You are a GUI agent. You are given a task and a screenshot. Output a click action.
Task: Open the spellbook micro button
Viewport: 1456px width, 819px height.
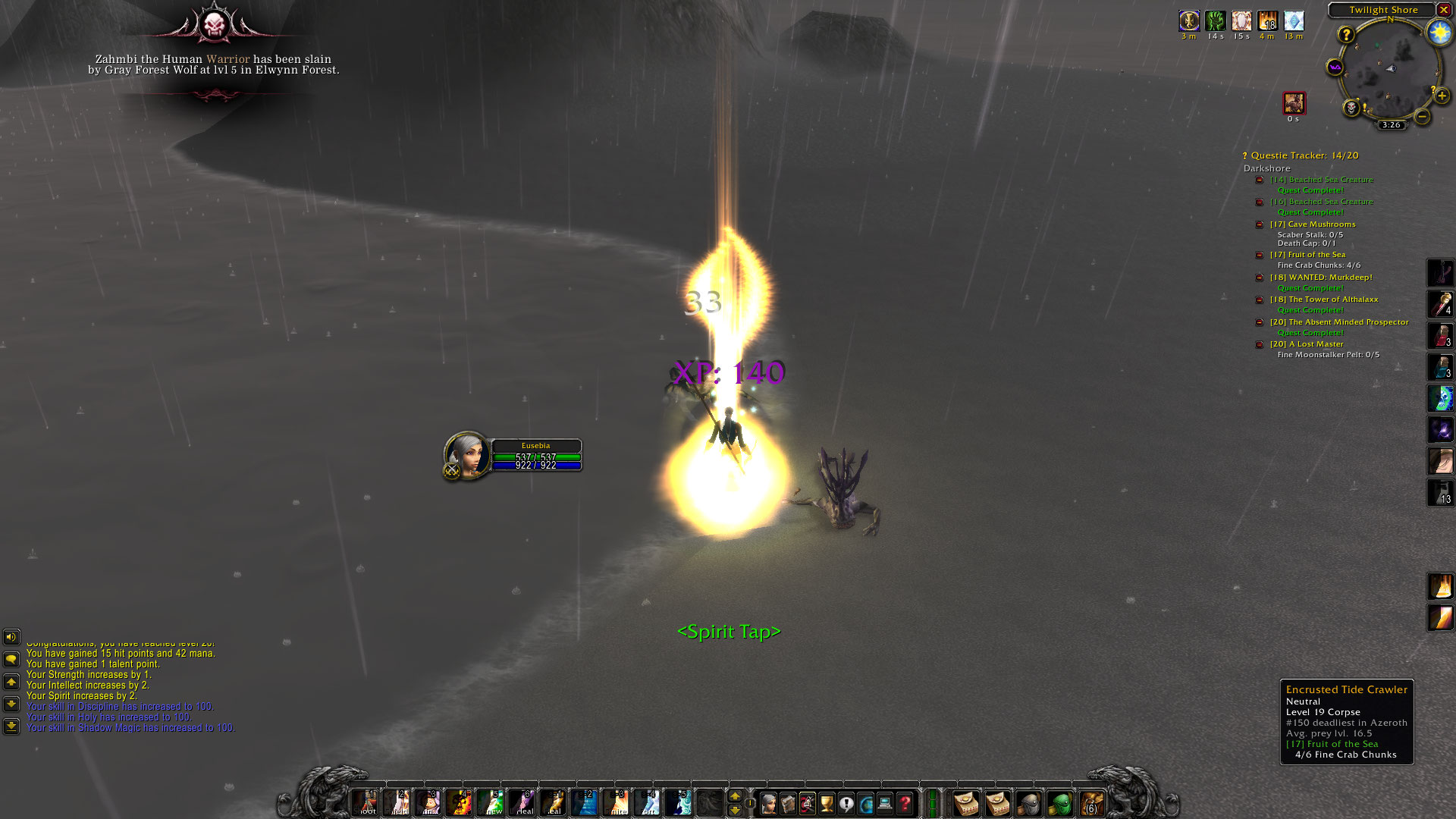click(788, 802)
